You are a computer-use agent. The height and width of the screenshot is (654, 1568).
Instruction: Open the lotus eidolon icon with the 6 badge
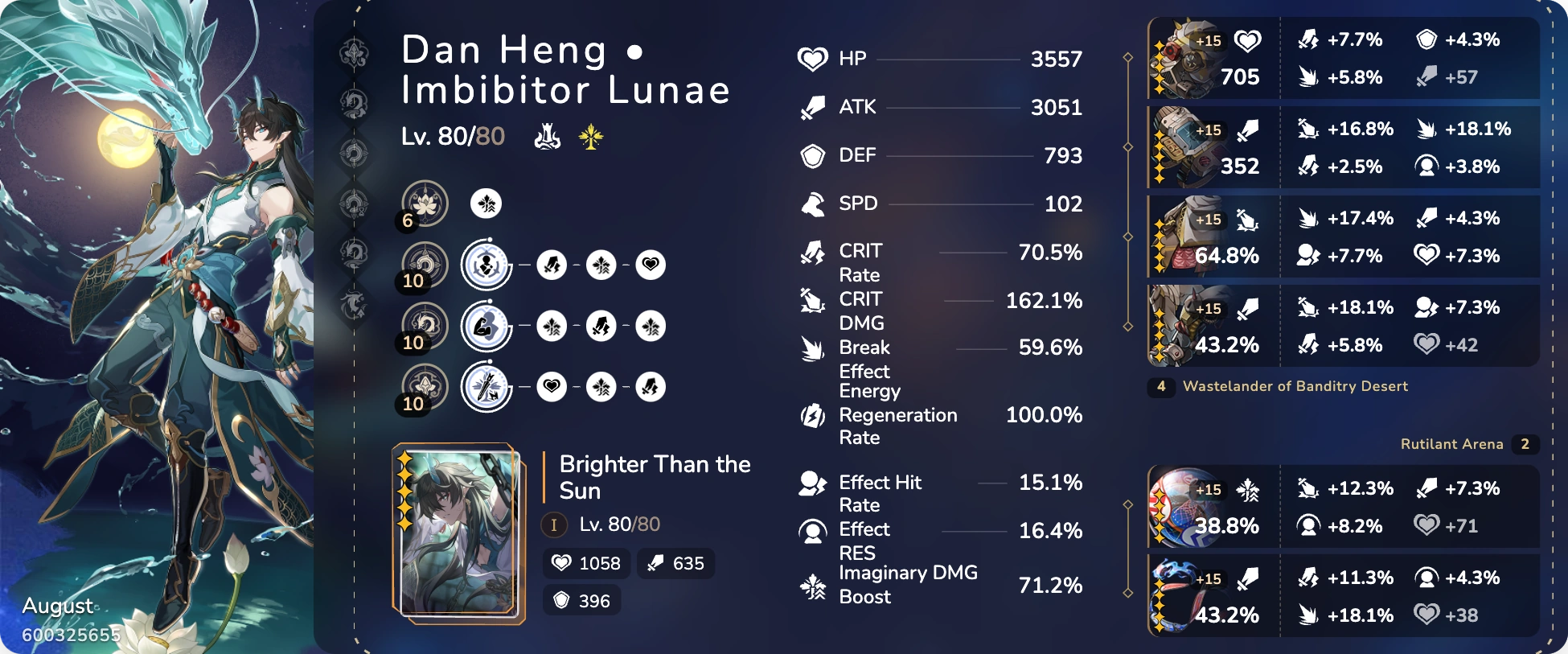[427, 204]
